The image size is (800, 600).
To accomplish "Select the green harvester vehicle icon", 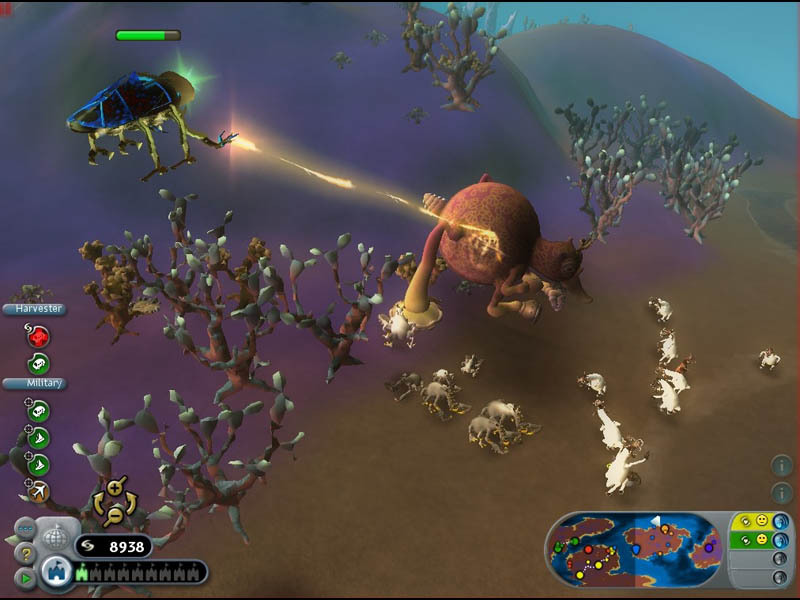I will coord(38,364).
